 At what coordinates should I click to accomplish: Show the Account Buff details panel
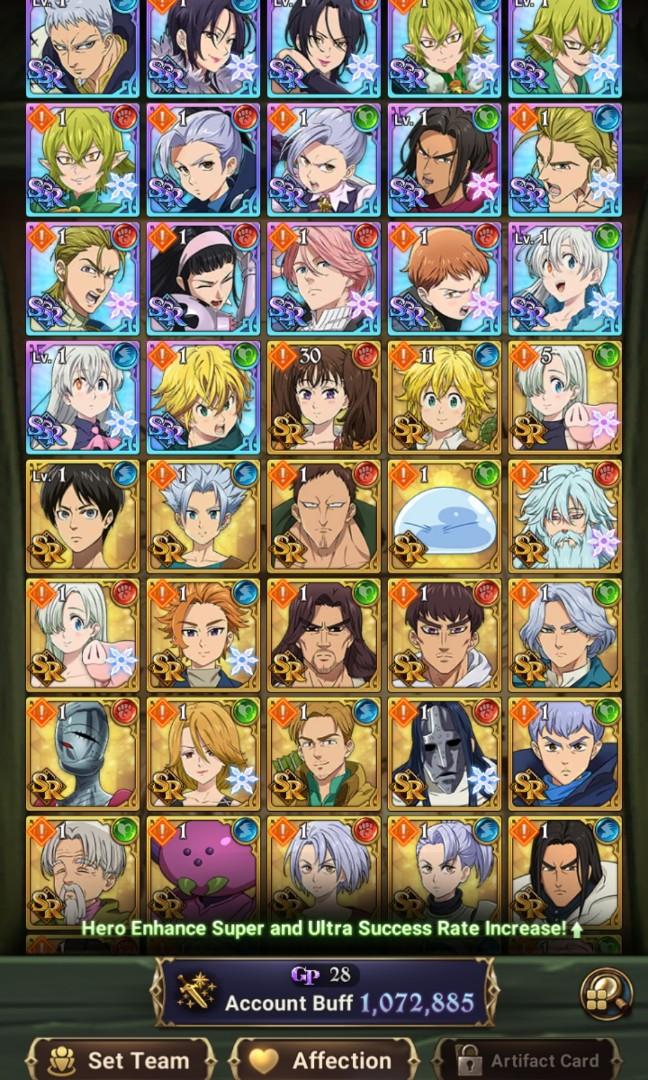(324, 992)
